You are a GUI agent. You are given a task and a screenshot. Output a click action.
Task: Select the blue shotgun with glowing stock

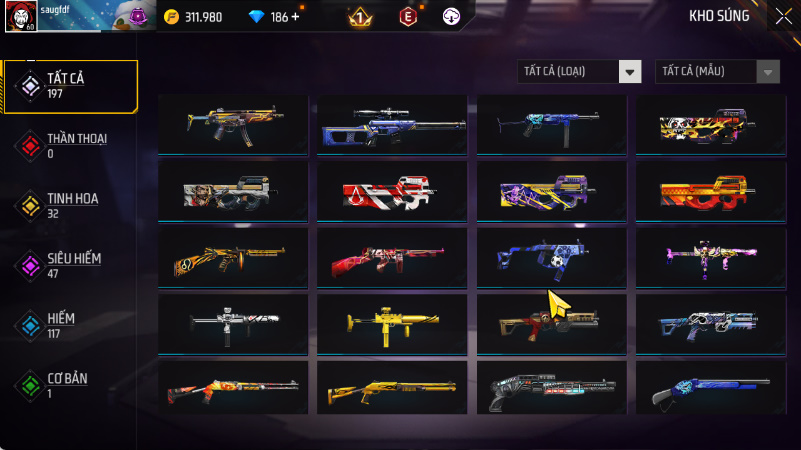tap(711, 388)
